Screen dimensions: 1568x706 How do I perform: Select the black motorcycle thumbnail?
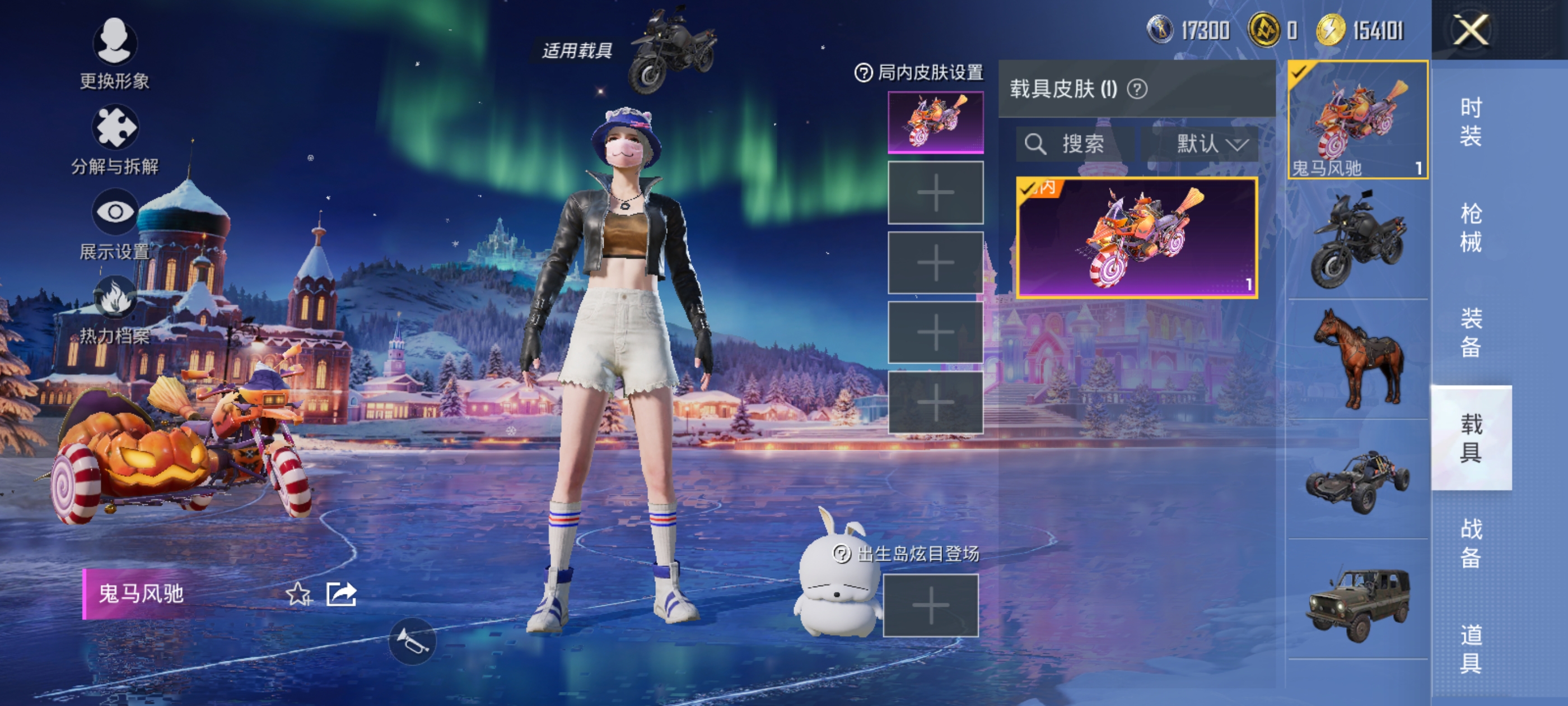(1357, 239)
